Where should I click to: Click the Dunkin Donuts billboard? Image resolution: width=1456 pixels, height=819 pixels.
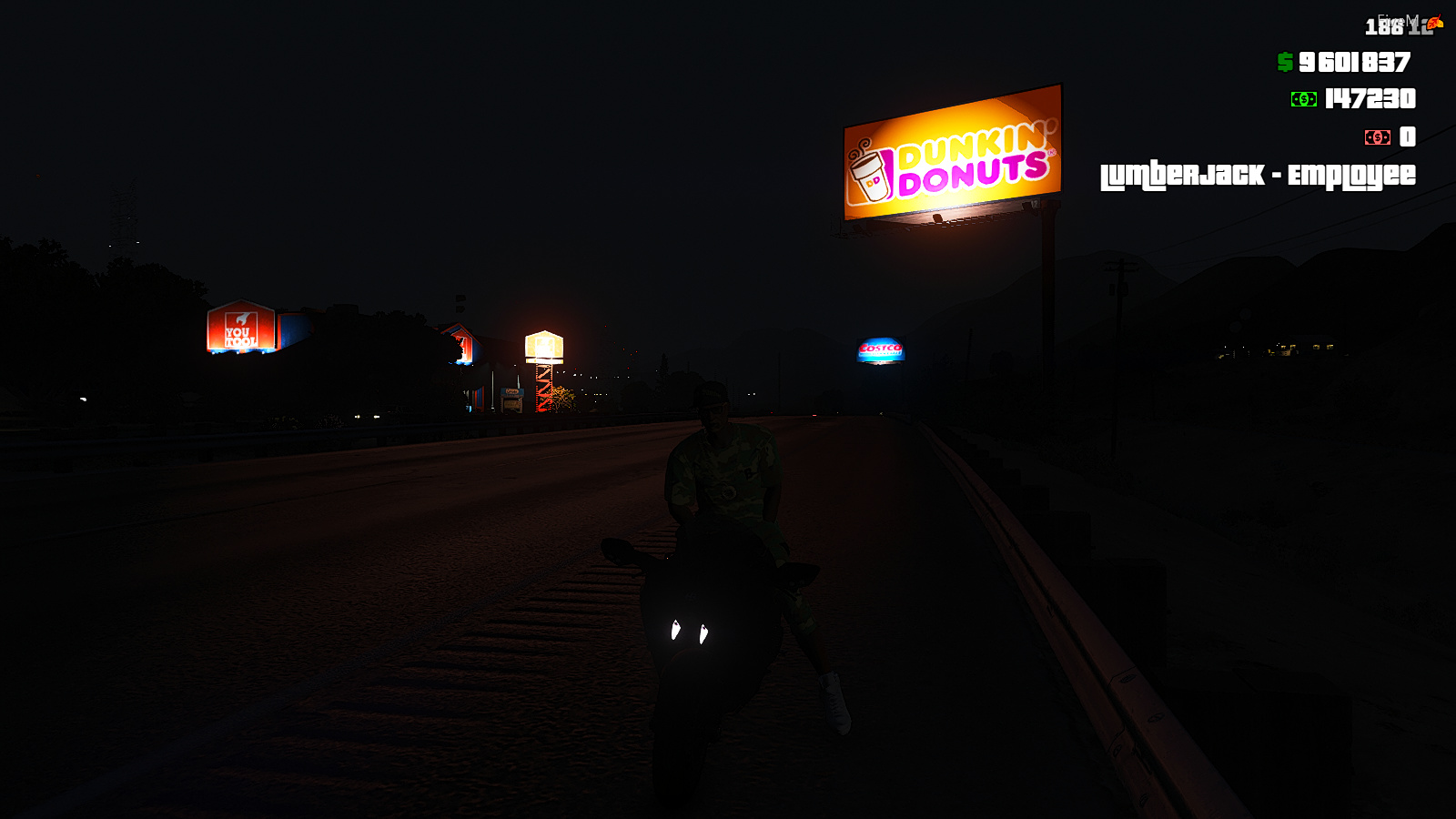[954, 150]
